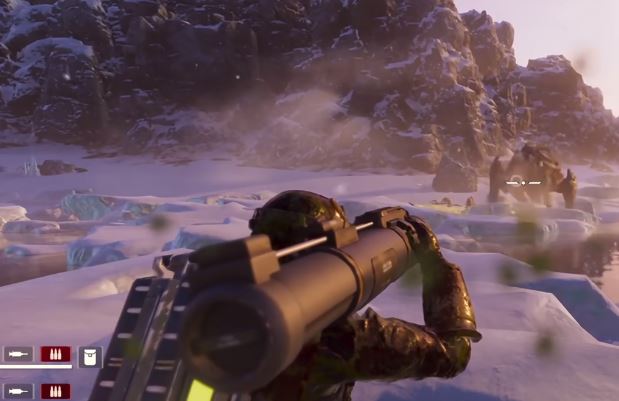Select the backpack icon in the HUD
Viewport: 619px width, 401px height.
coord(90,356)
